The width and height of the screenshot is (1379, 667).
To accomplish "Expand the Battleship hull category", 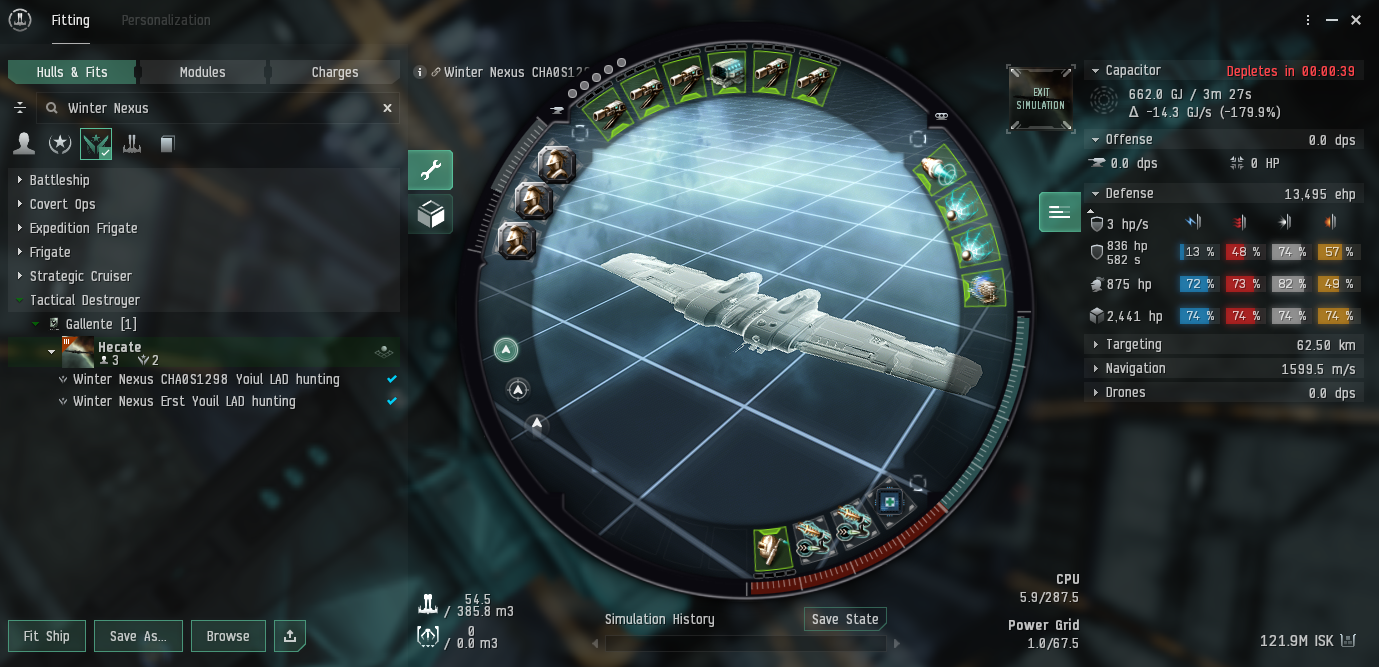I will pyautogui.click(x=59, y=180).
